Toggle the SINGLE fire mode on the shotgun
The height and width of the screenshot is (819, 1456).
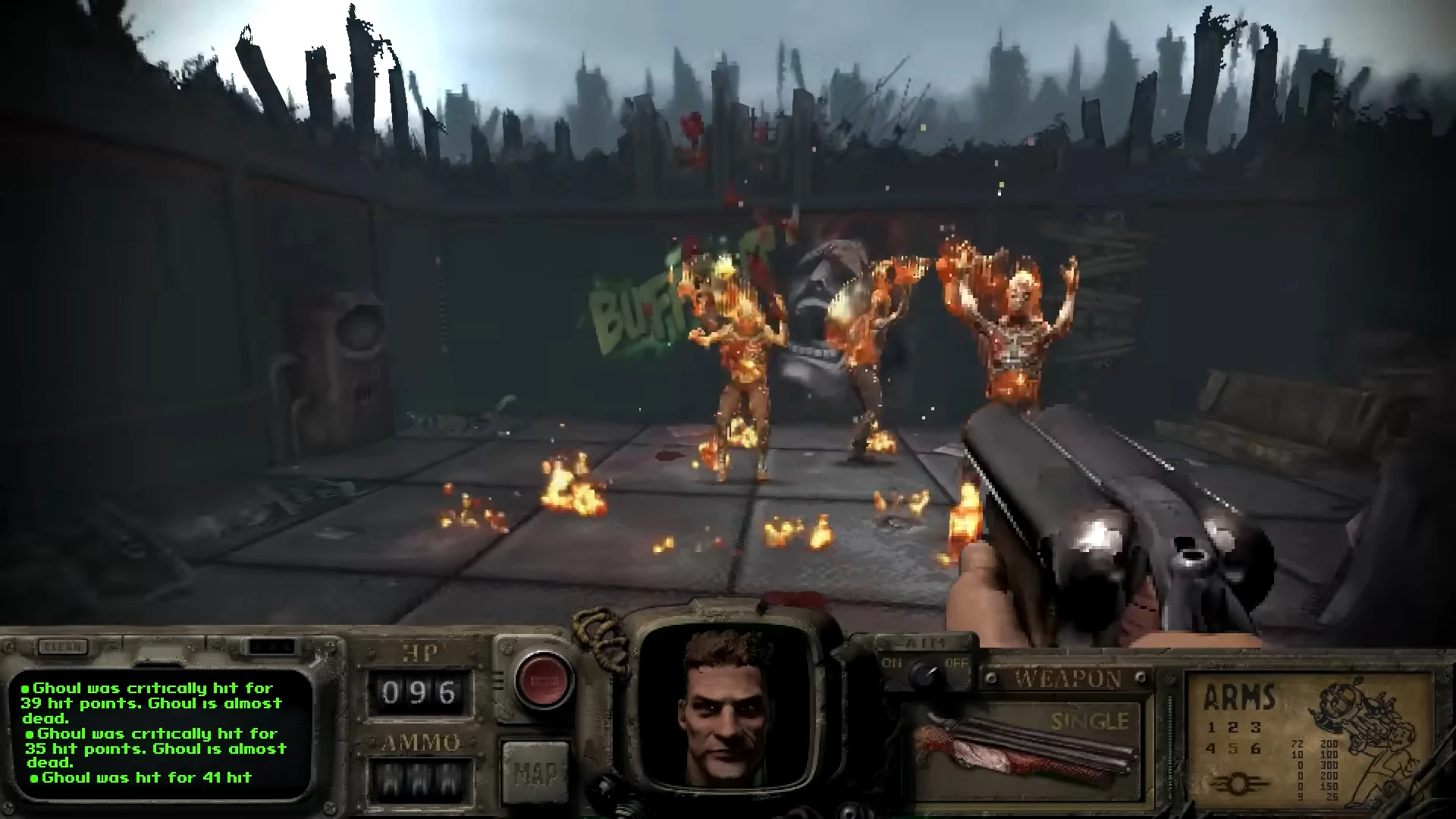click(x=1090, y=720)
